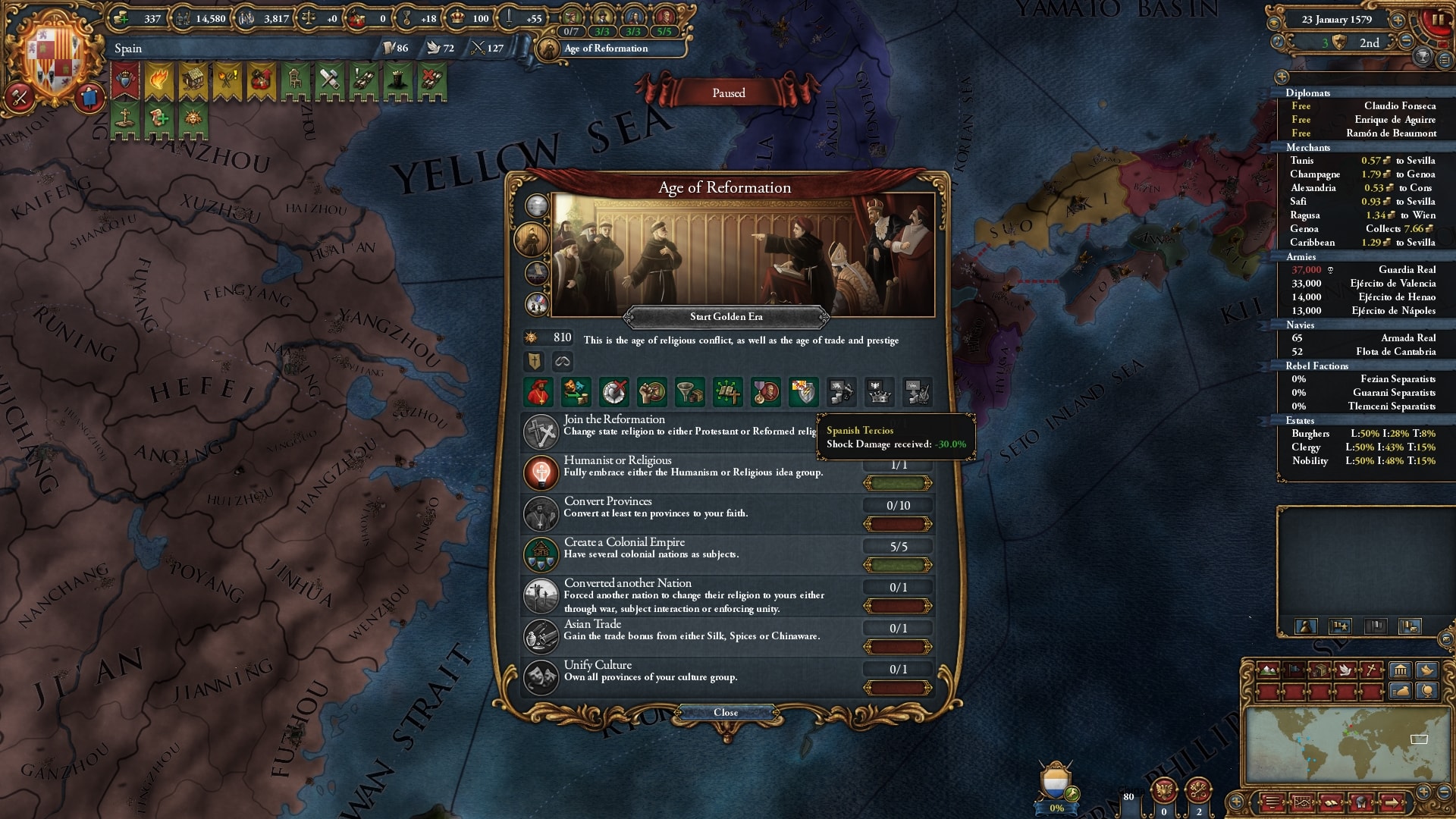Open the Burghers estate entry
1456x819 pixels.
point(1363,433)
